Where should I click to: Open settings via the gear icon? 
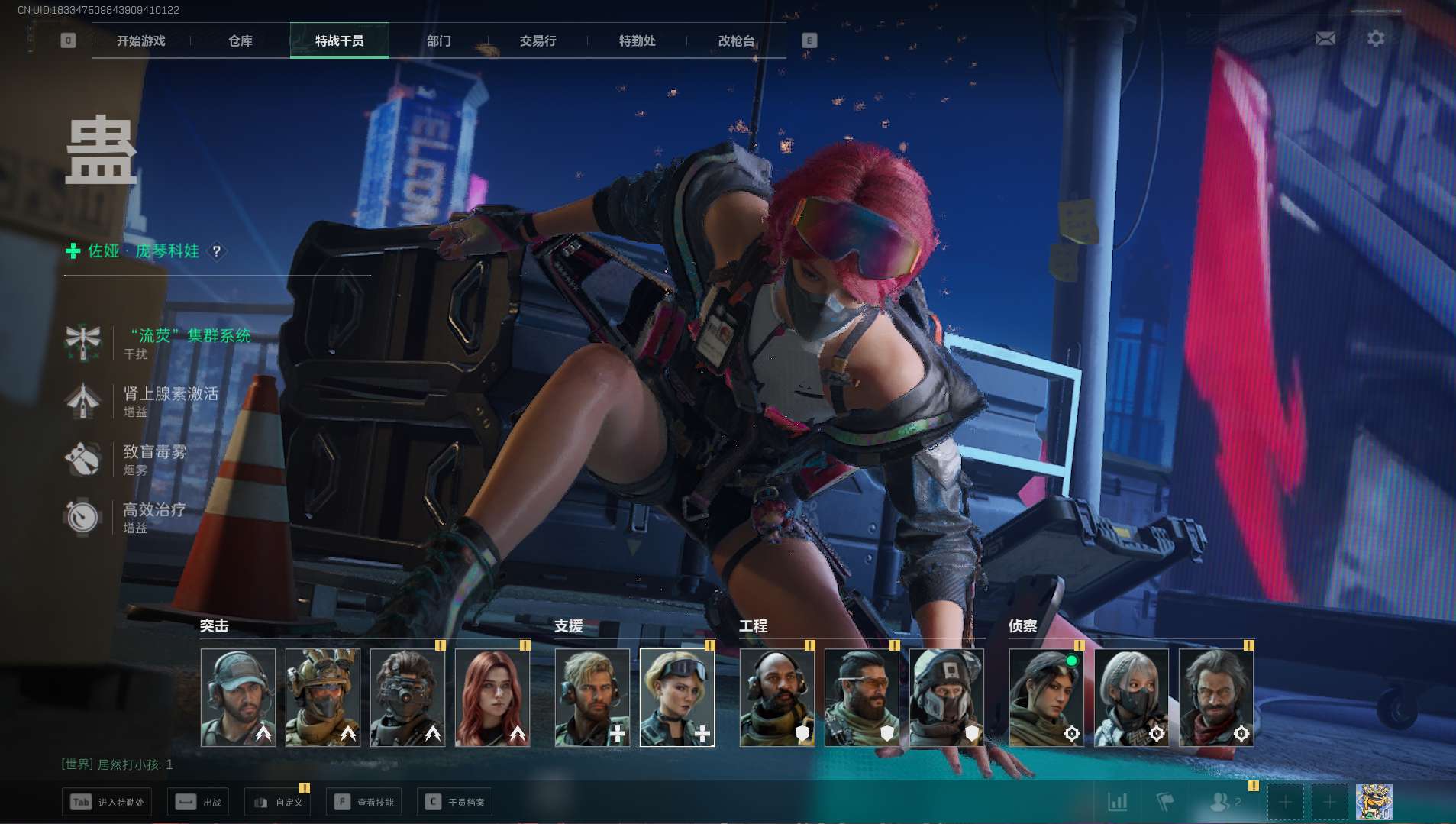(x=1376, y=38)
